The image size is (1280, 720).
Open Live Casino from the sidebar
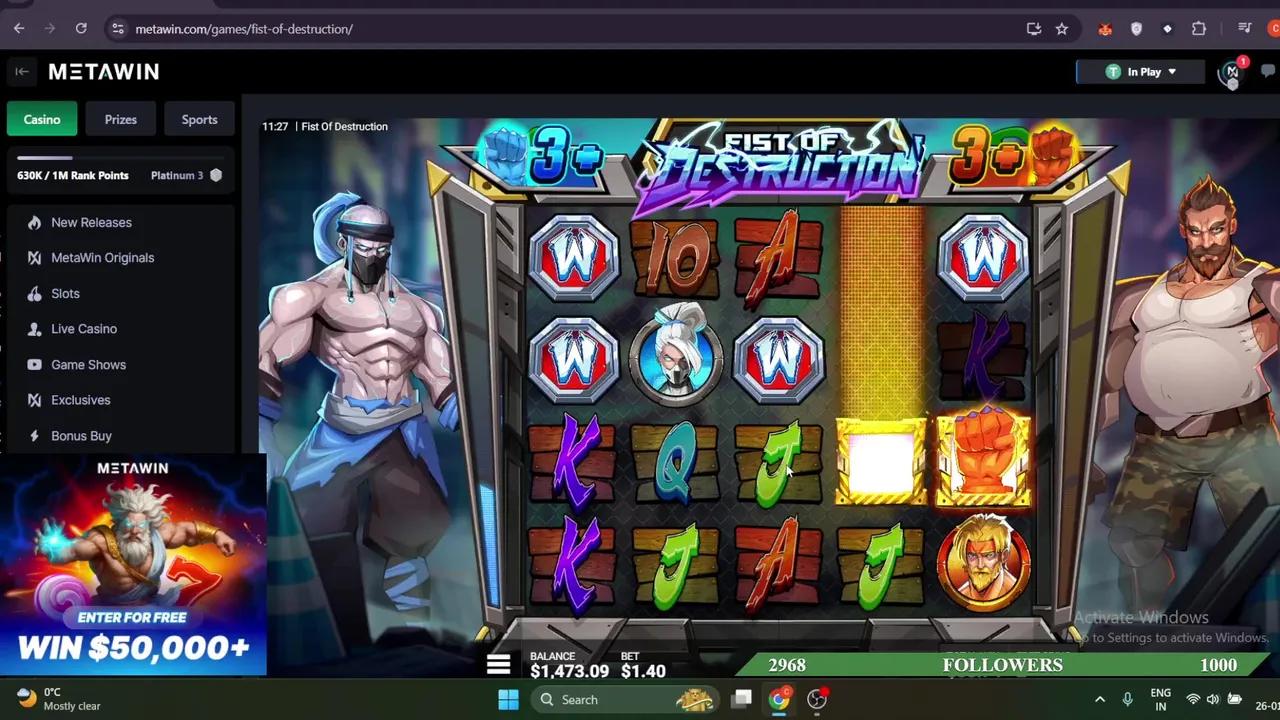point(83,329)
